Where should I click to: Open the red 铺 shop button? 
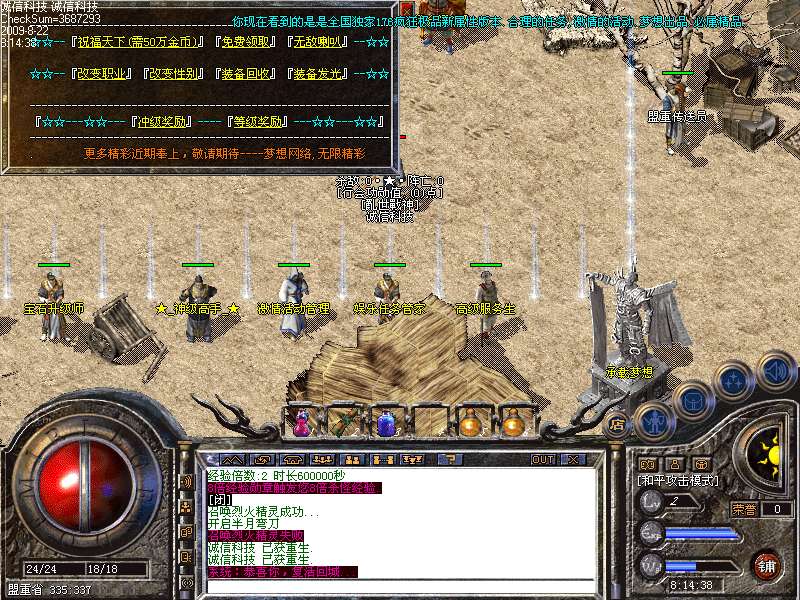(x=765, y=564)
